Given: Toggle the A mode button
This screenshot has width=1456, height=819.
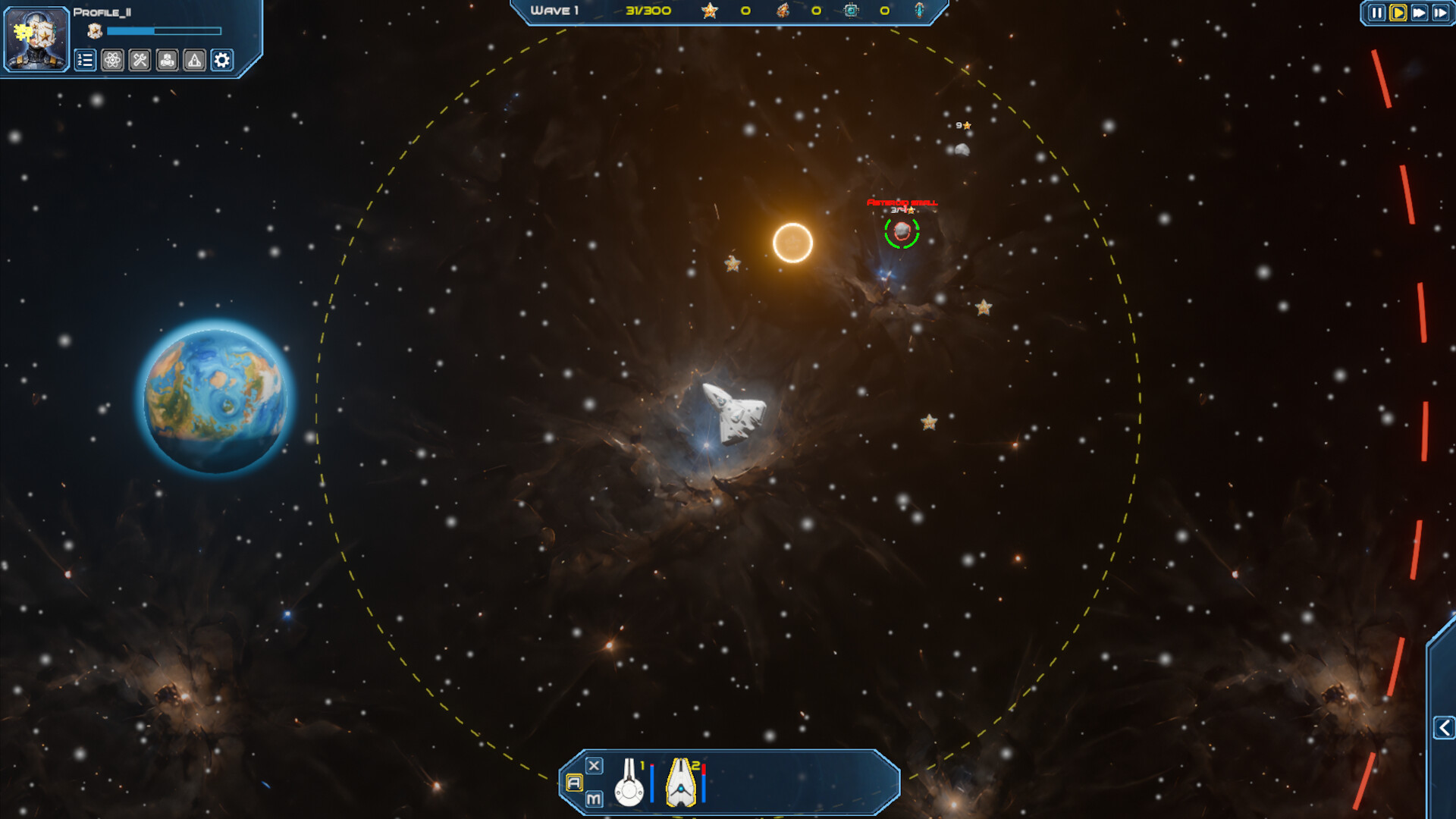Looking at the screenshot, I should click(x=574, y=783).
